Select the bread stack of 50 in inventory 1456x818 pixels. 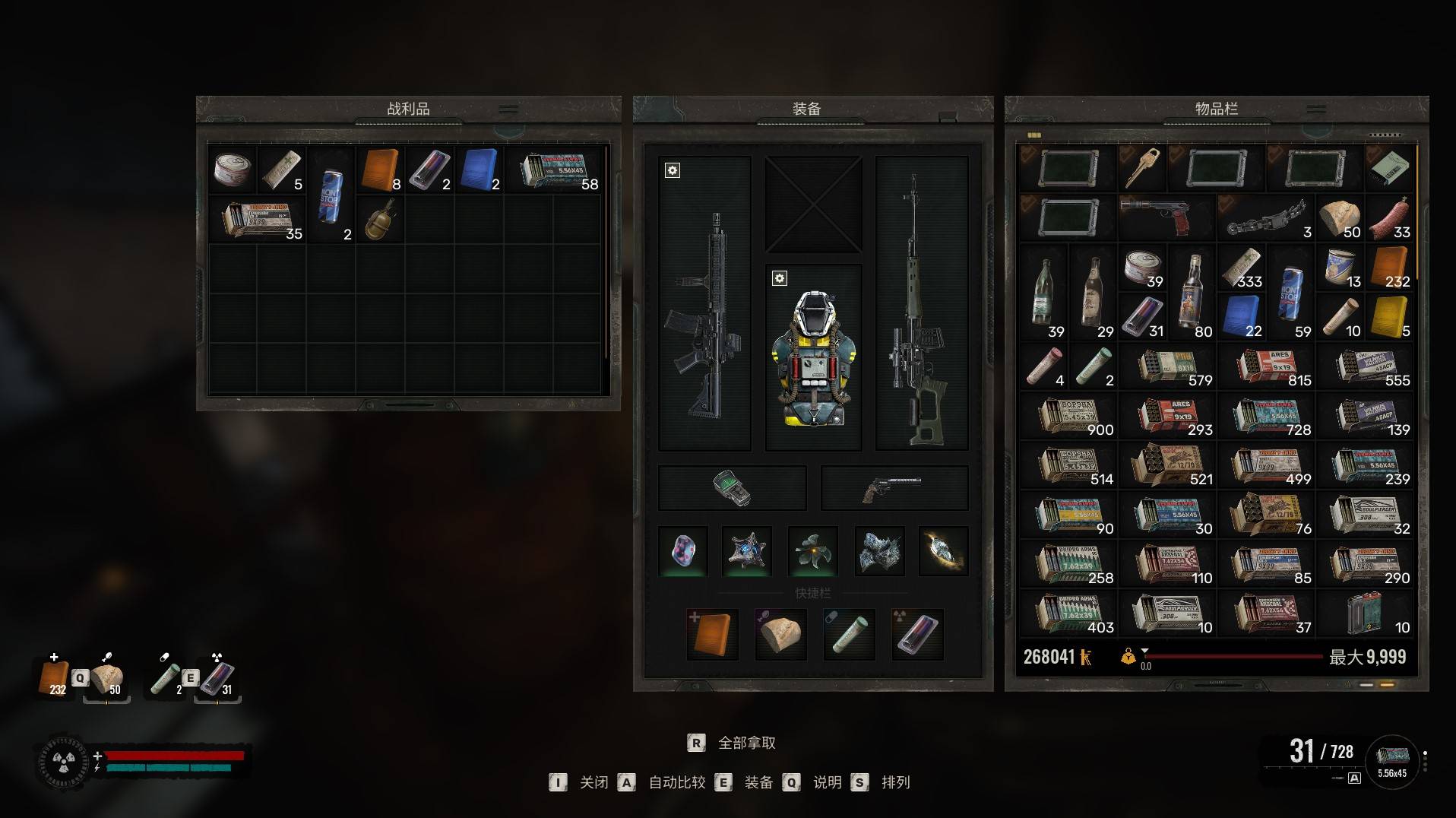point(1340,217)
